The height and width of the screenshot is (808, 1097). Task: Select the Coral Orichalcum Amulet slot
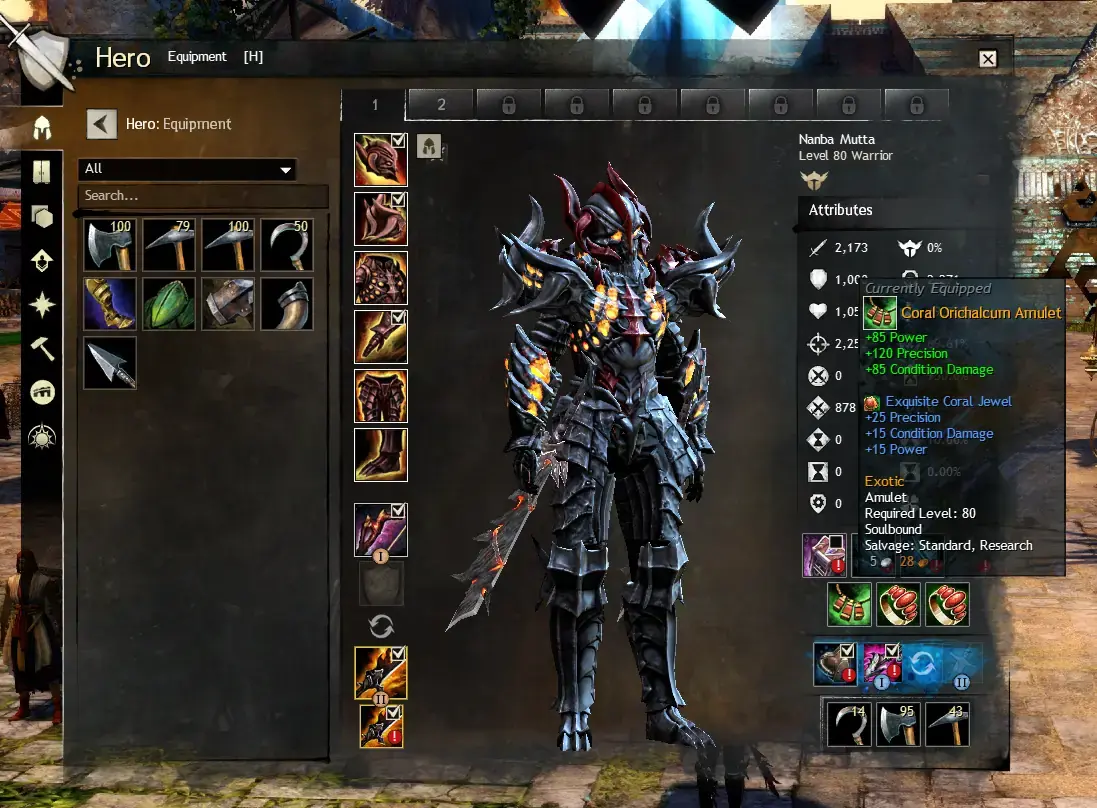coord(849,604)
